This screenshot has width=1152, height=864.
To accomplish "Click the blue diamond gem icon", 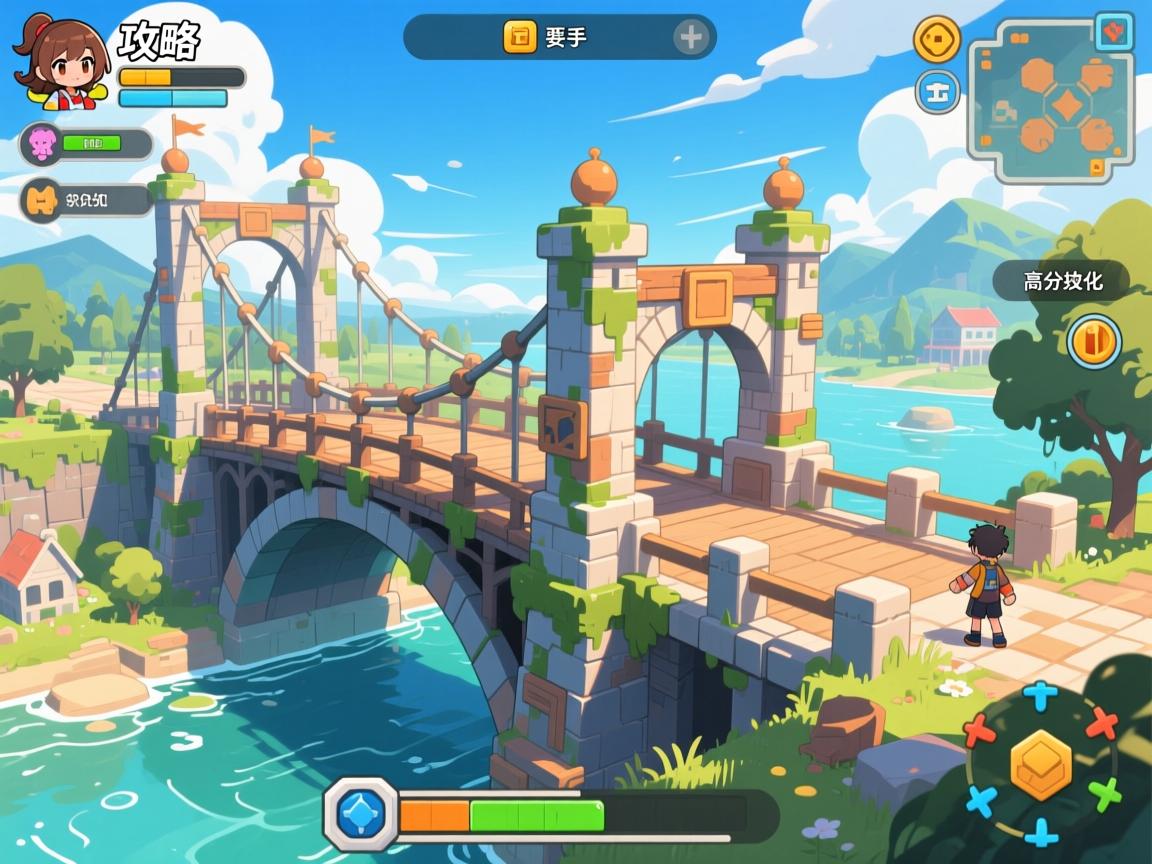I will click(362, 813).
